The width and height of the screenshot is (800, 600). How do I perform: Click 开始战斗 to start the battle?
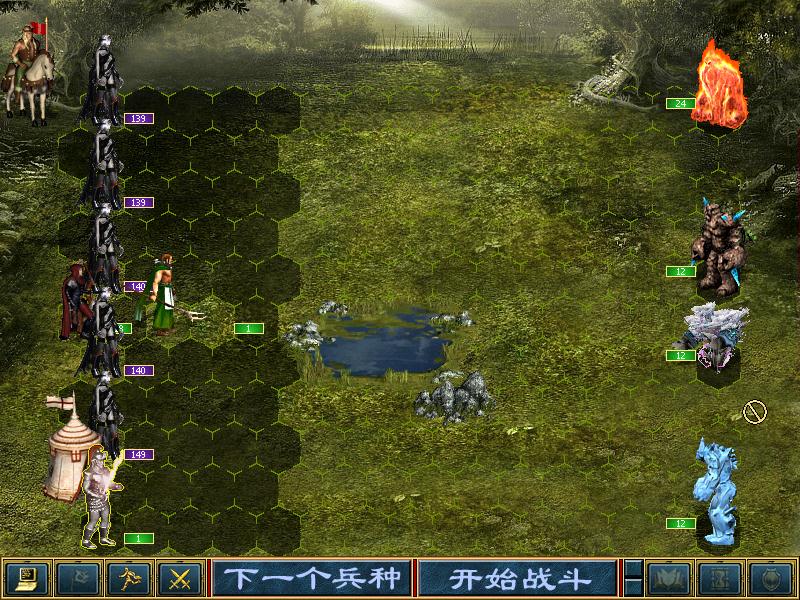coord(517,578)
